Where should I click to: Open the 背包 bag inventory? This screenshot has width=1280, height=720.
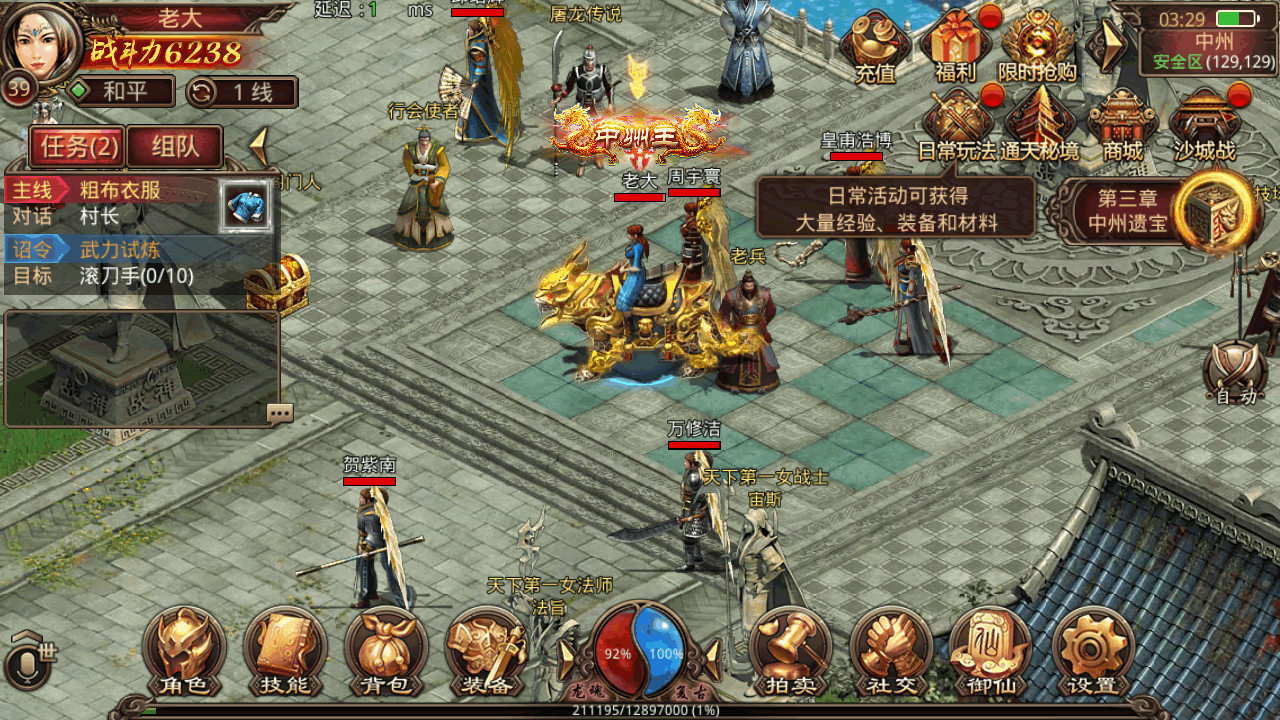[x=386, y=651]
